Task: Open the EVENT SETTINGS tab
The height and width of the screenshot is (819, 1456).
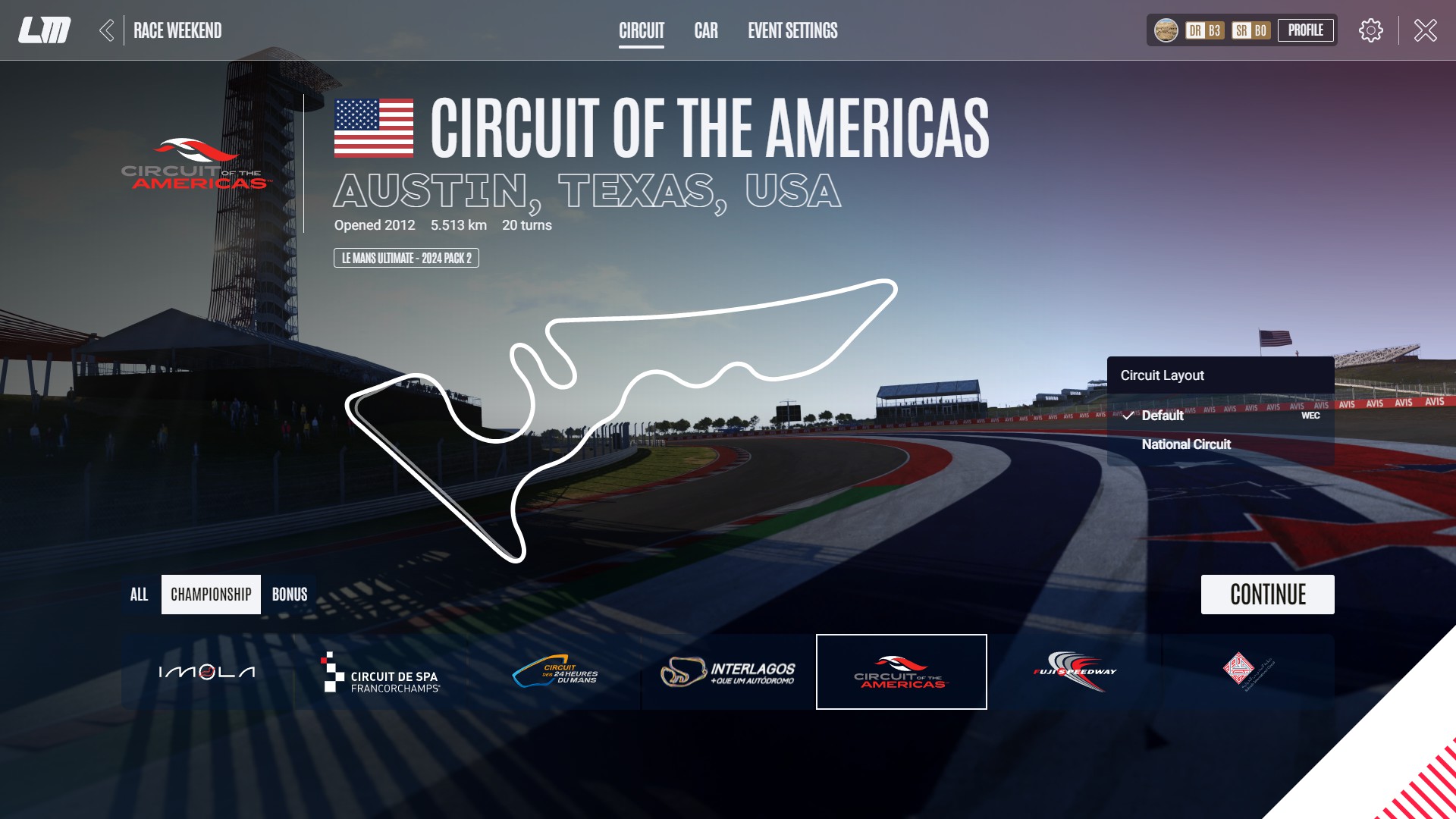Action: (792, 31)
